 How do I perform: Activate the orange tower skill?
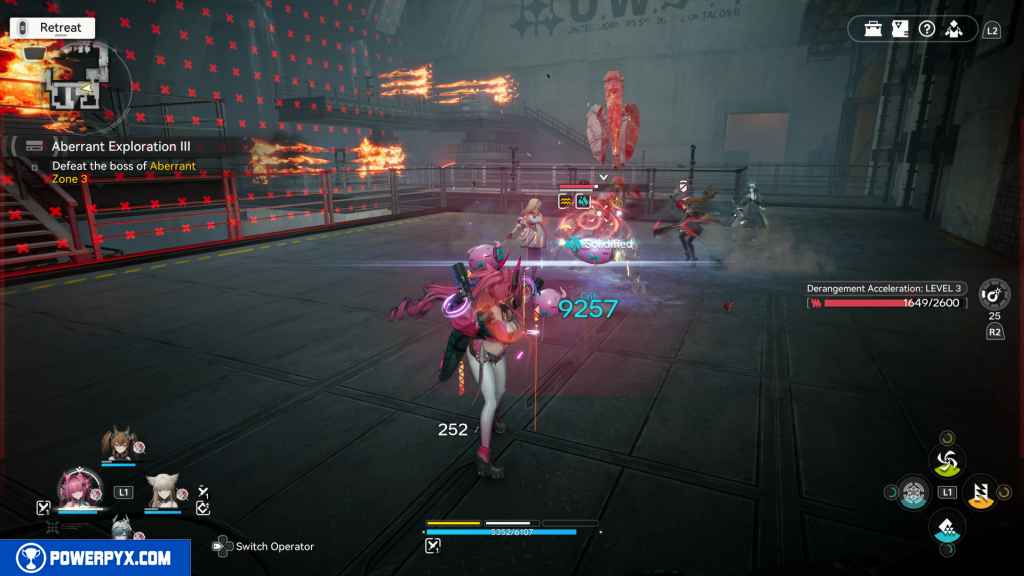click(x=981, y=491)
